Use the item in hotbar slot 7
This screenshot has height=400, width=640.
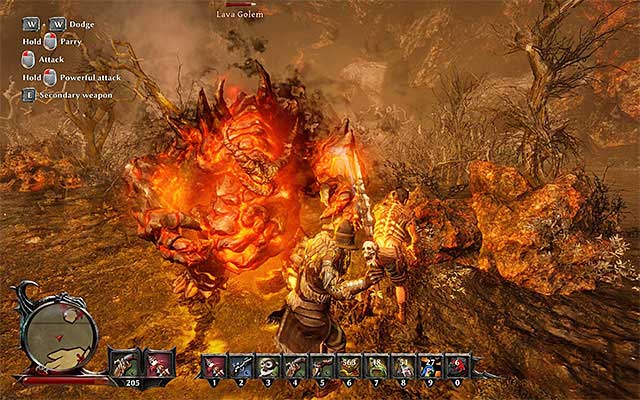pos(377,365)
